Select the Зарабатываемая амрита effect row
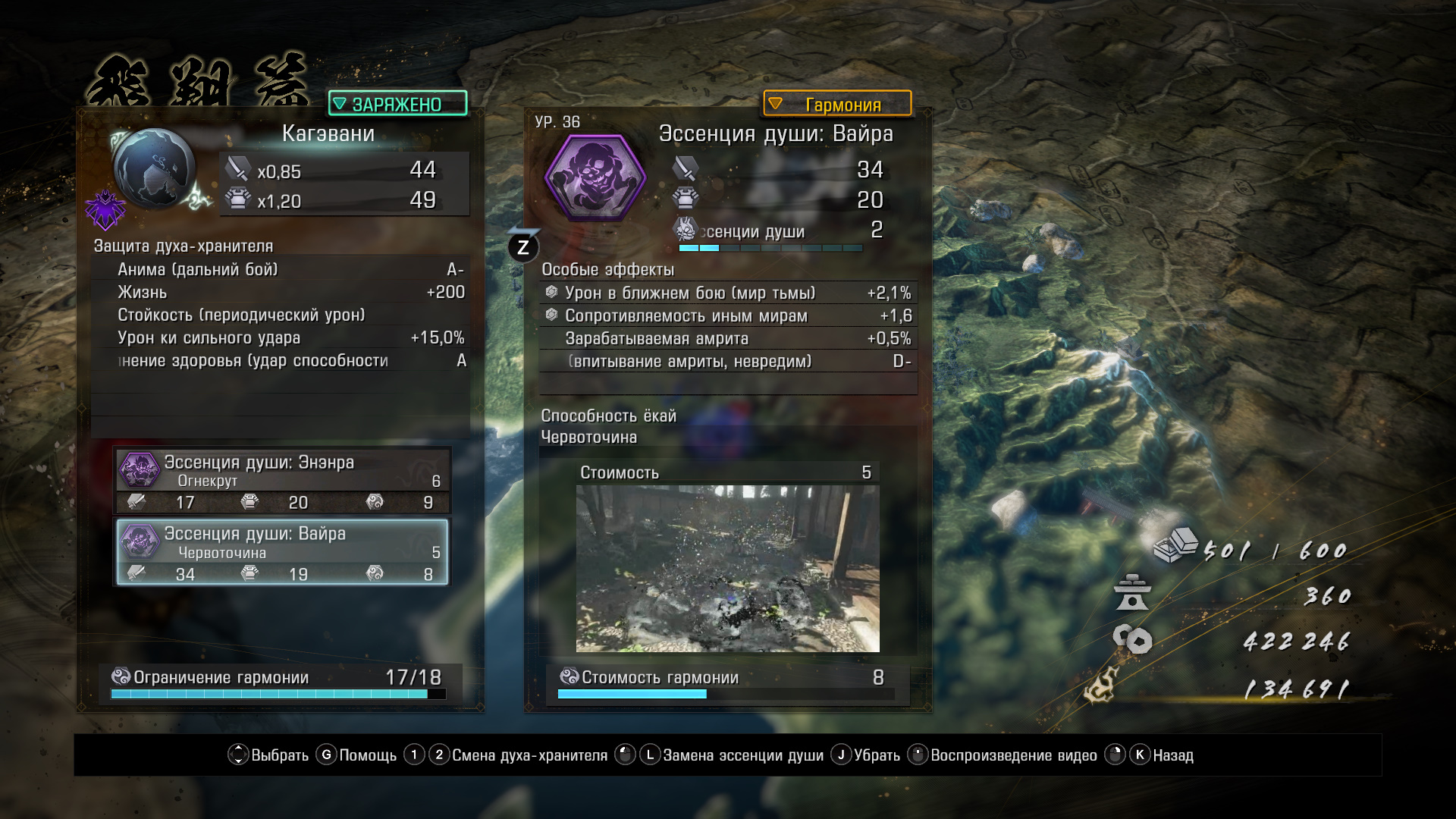1456x819 pixels. pyautogui.click(x=728, y=339)
